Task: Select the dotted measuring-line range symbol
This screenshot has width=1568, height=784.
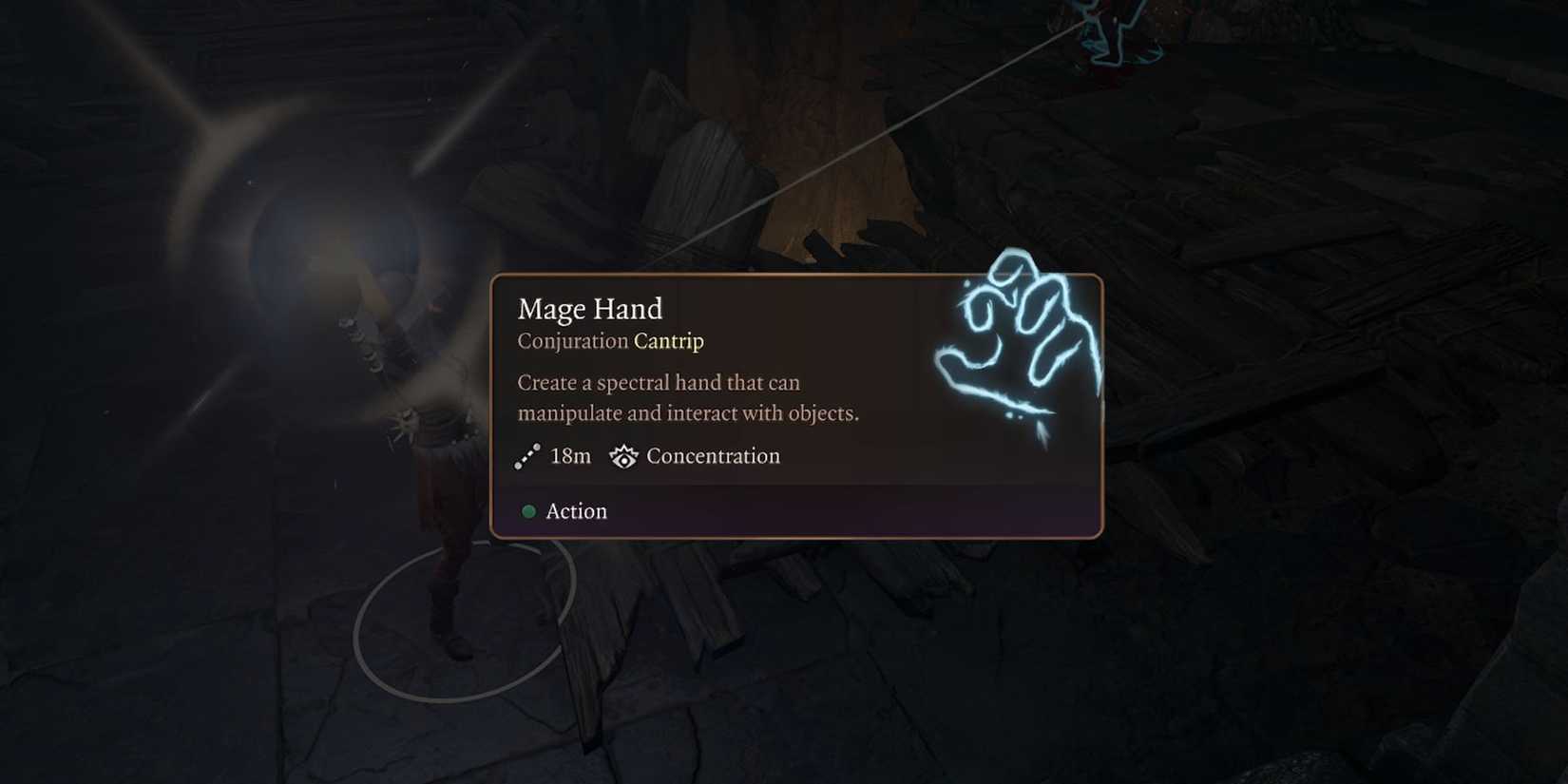Action: tap(526, 456)
